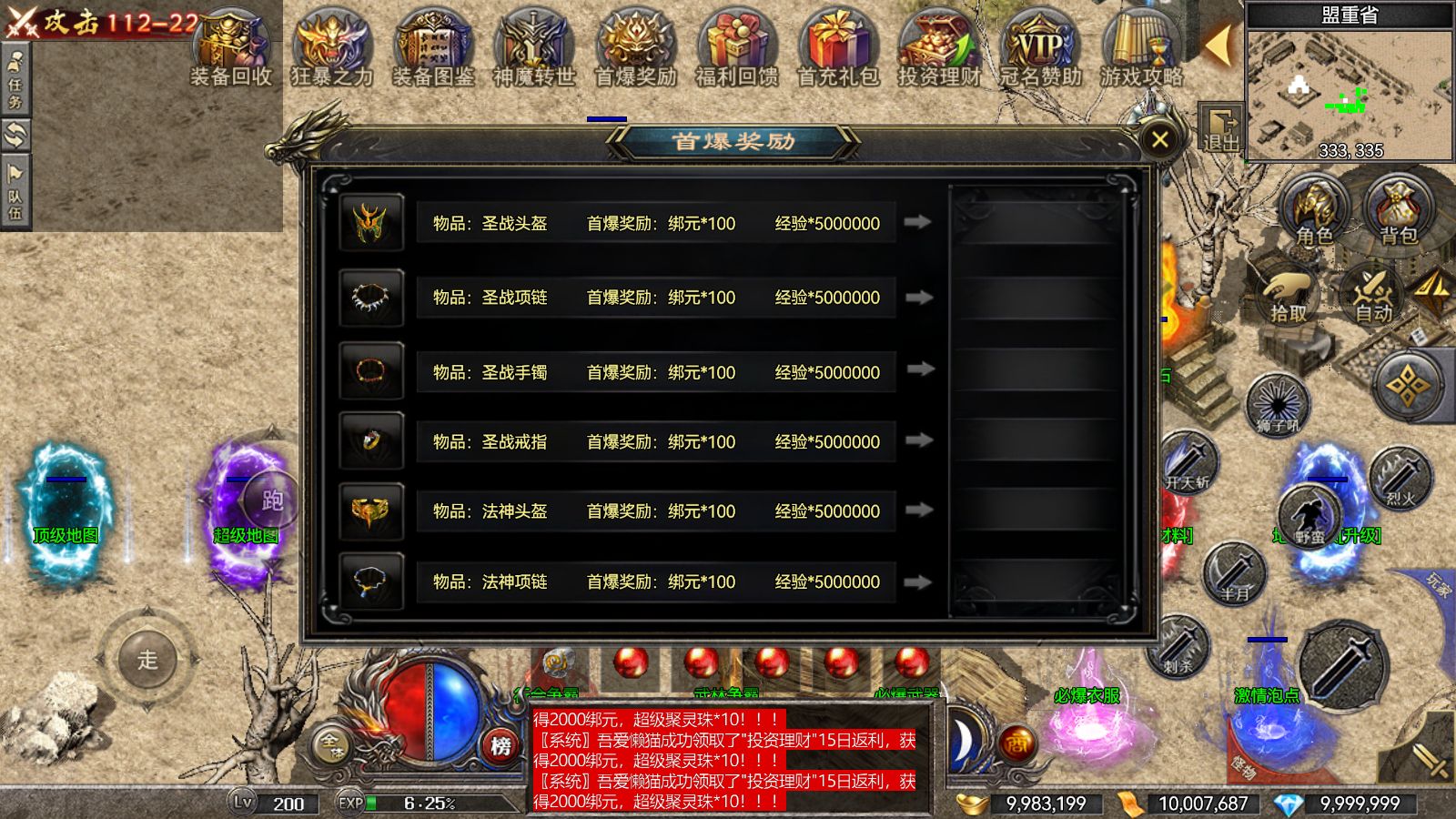The image size is (1456, 819).
Task: Click the 退出 exit button
Action: point(1221,127)
